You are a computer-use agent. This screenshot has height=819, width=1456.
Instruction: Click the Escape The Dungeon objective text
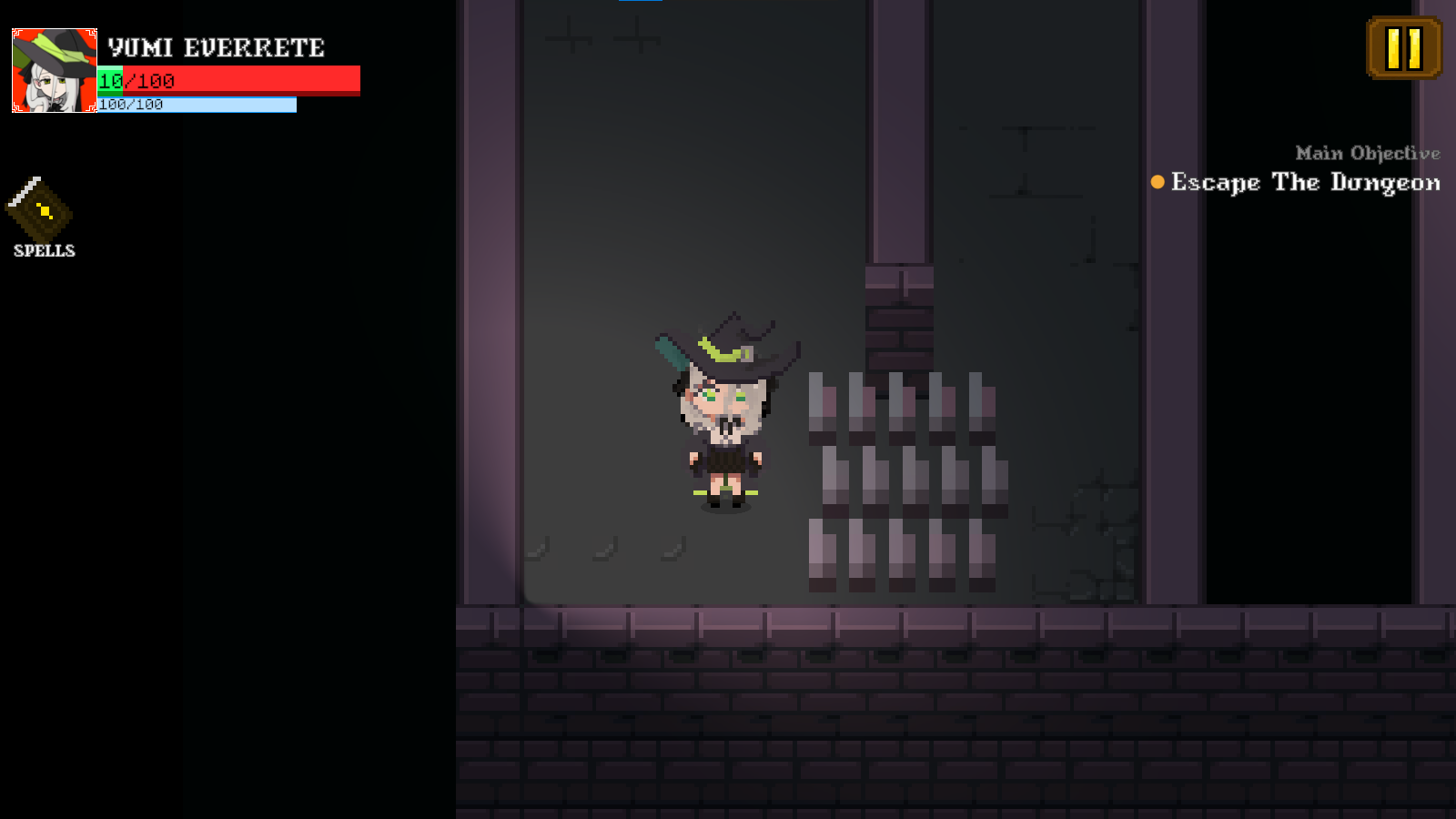pos(1305,183)
